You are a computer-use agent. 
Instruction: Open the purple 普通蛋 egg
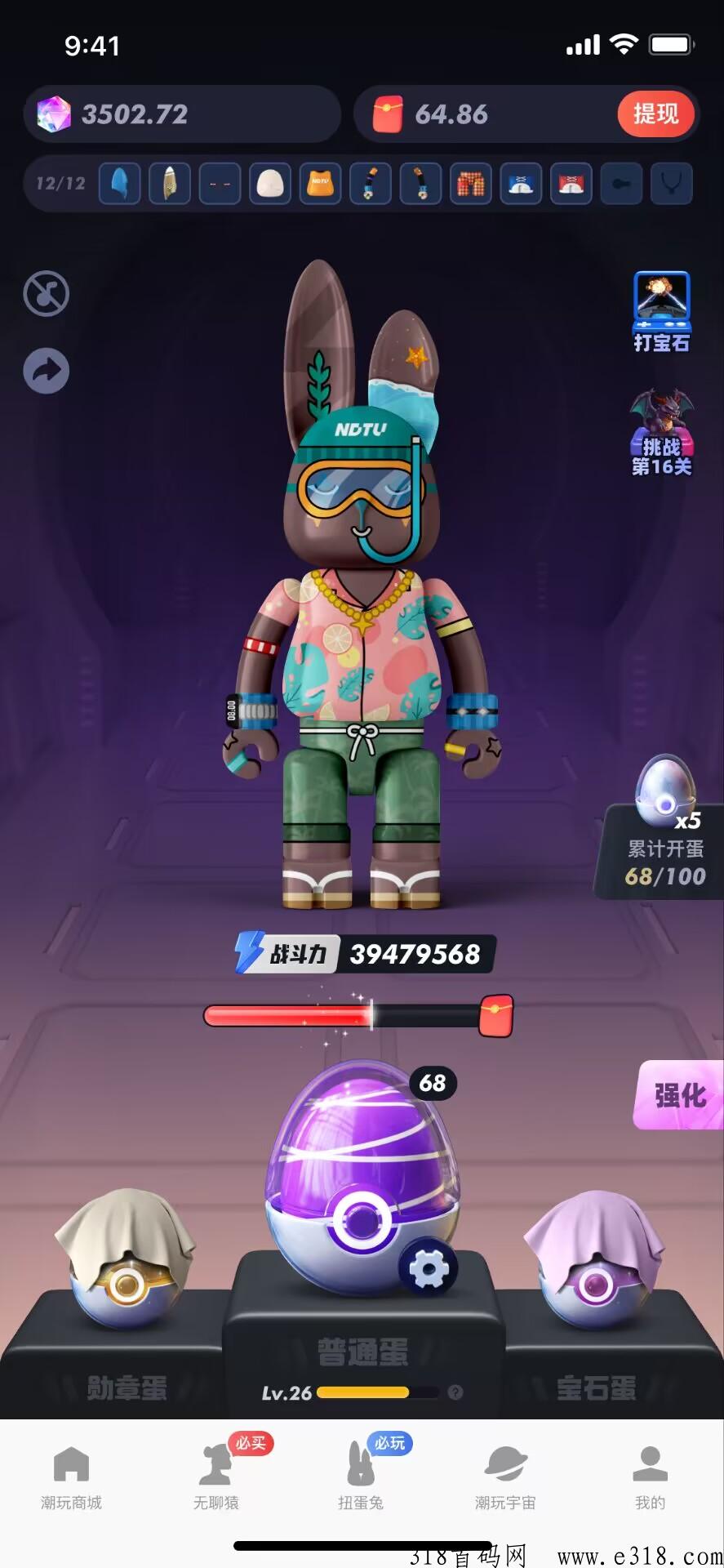click(x=362, y=1168)
